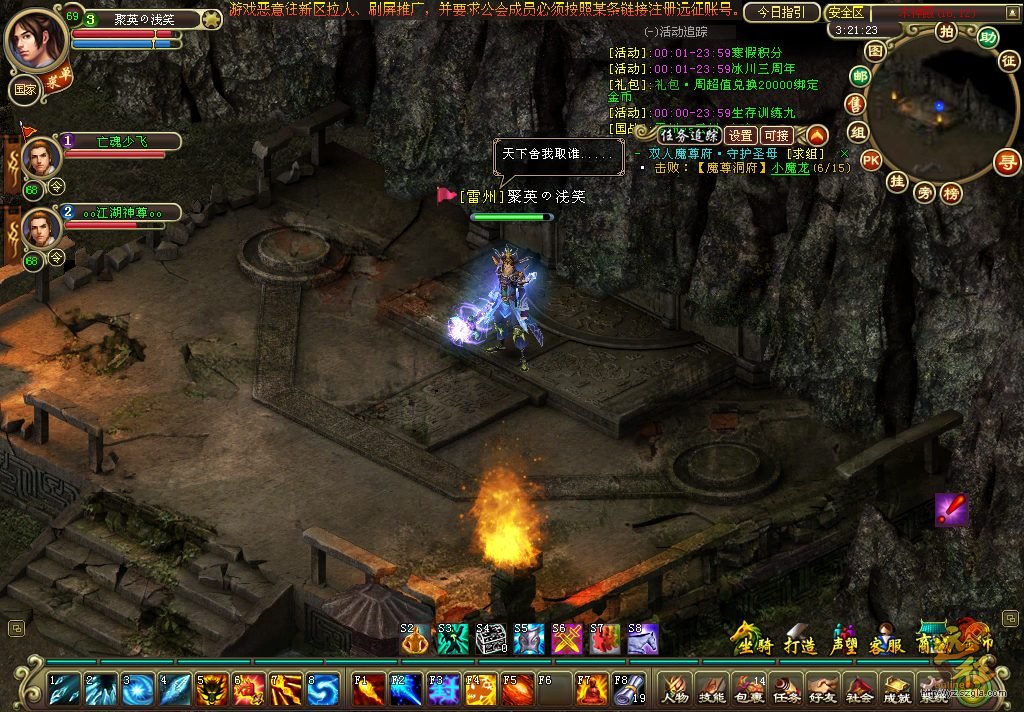Open the 人物 character panel
1024x712 pixels.
pyautogui.click(x=675, y=689)
